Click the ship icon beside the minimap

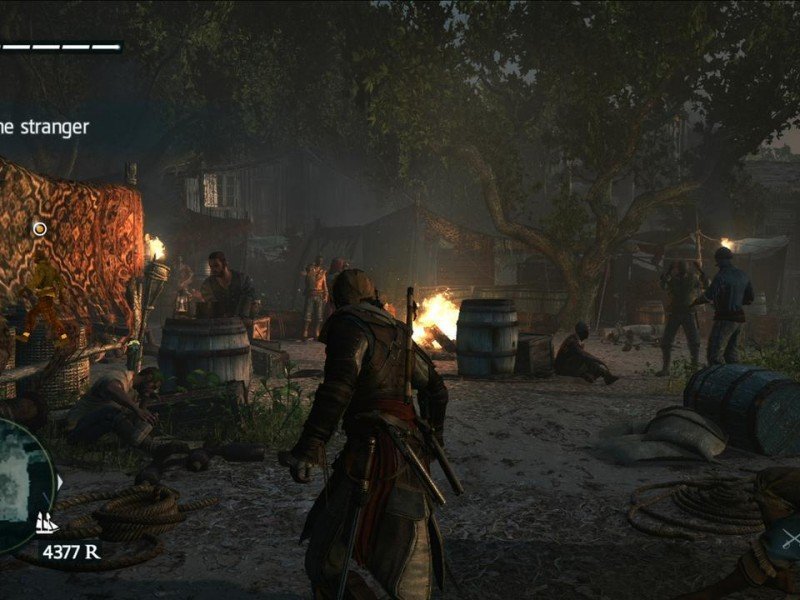(x=46, y=522)
